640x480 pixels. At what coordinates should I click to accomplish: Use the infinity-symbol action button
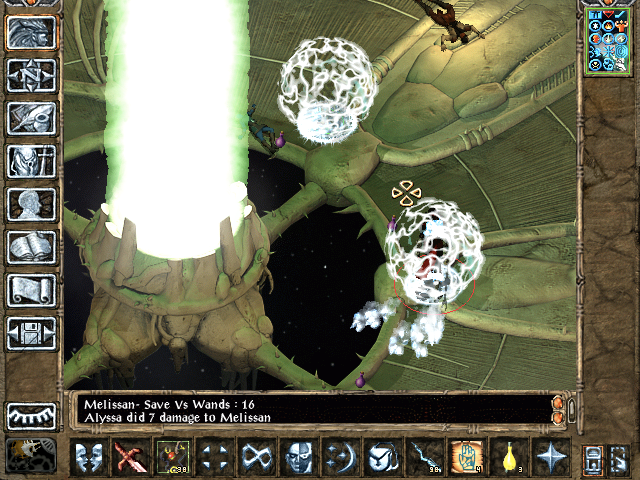pos(255,457)
